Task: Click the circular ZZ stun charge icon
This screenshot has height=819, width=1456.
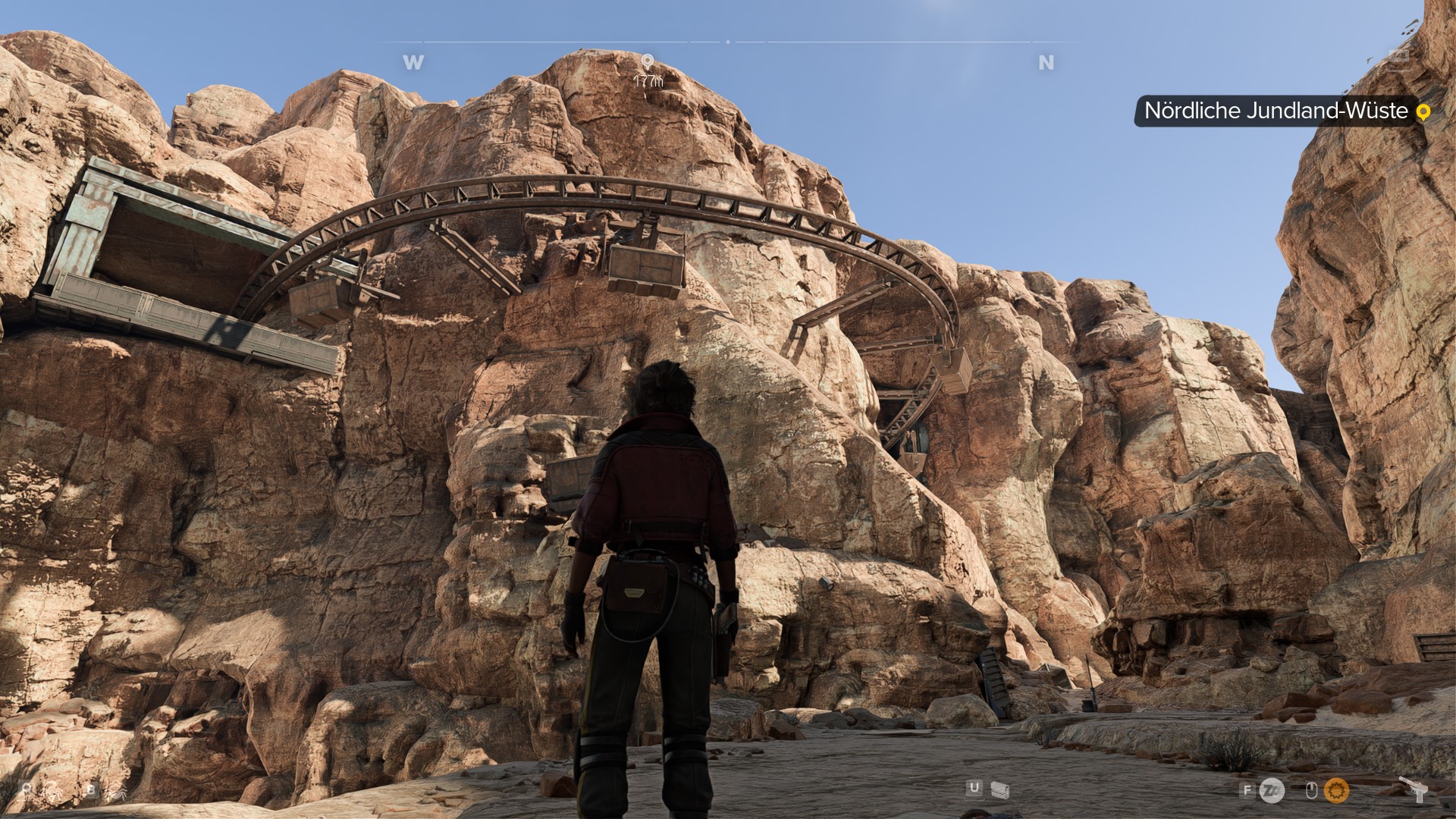Action: pyautogui.click(x=1272, y=790)
